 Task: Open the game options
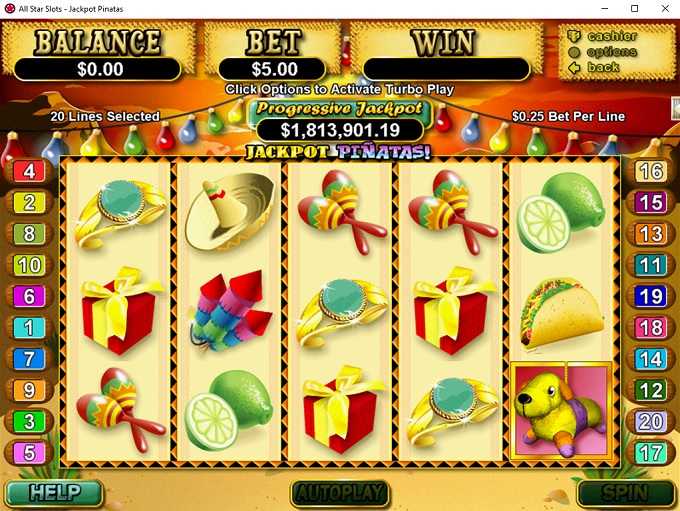coord(611,52)
